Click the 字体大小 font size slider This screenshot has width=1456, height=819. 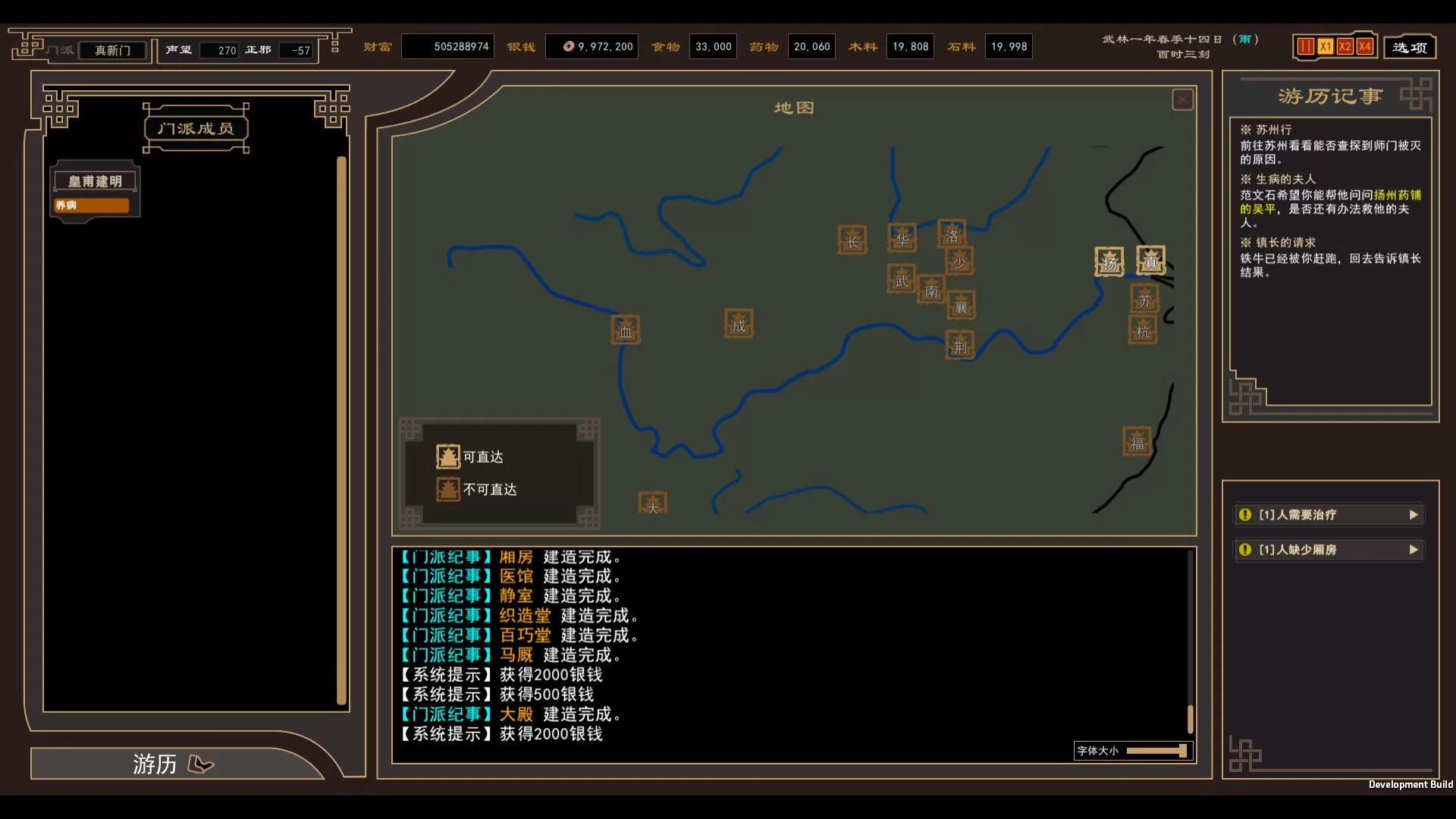point(1156,751)
